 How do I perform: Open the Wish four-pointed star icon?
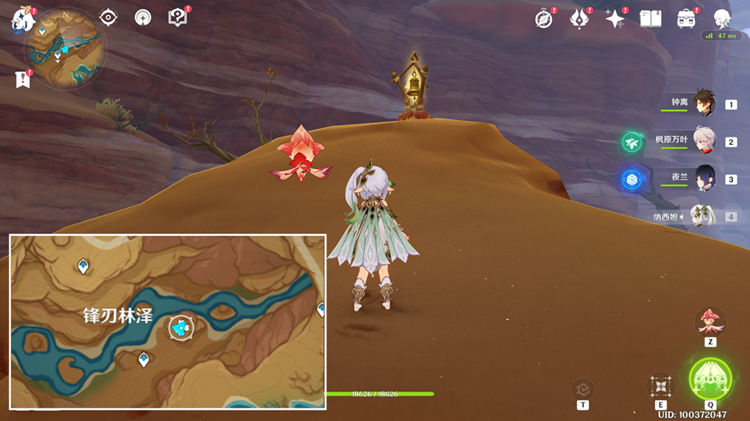(615, 18)
